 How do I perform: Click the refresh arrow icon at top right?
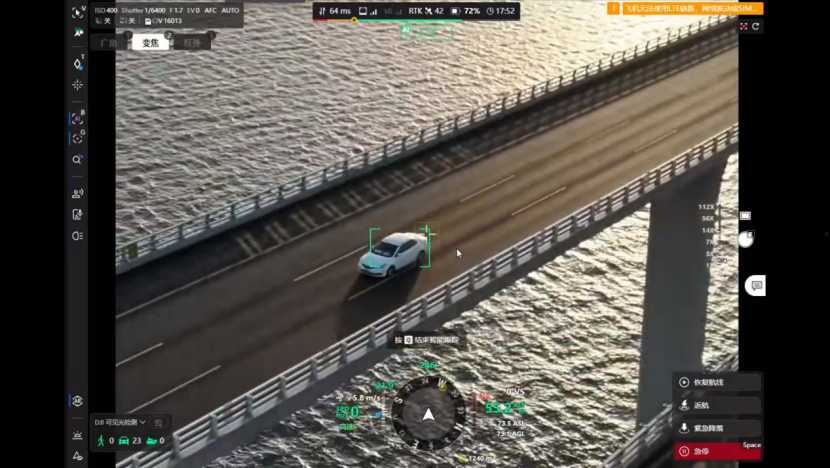[x=756, y=27]
